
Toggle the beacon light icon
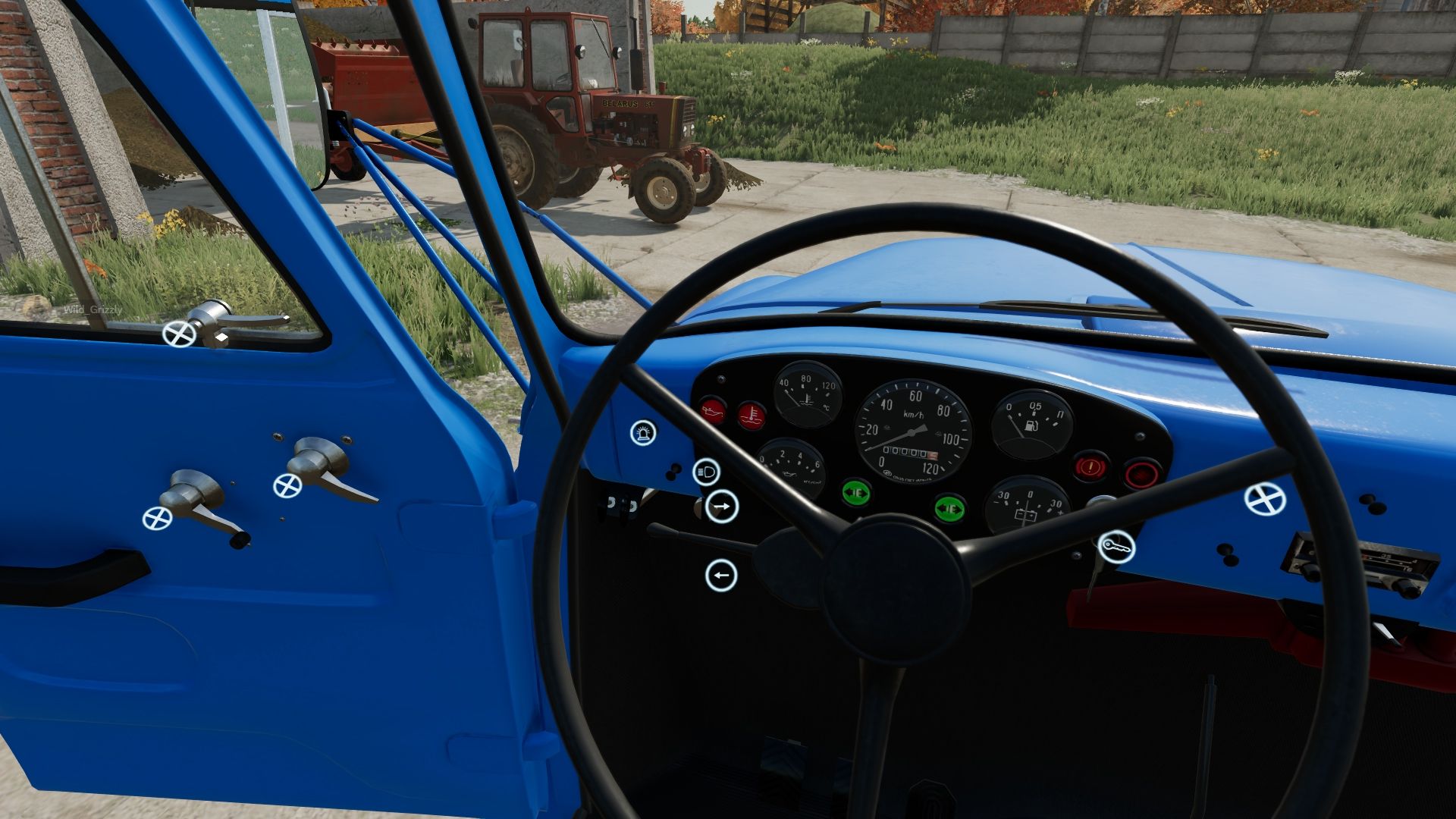click(643, 433)
